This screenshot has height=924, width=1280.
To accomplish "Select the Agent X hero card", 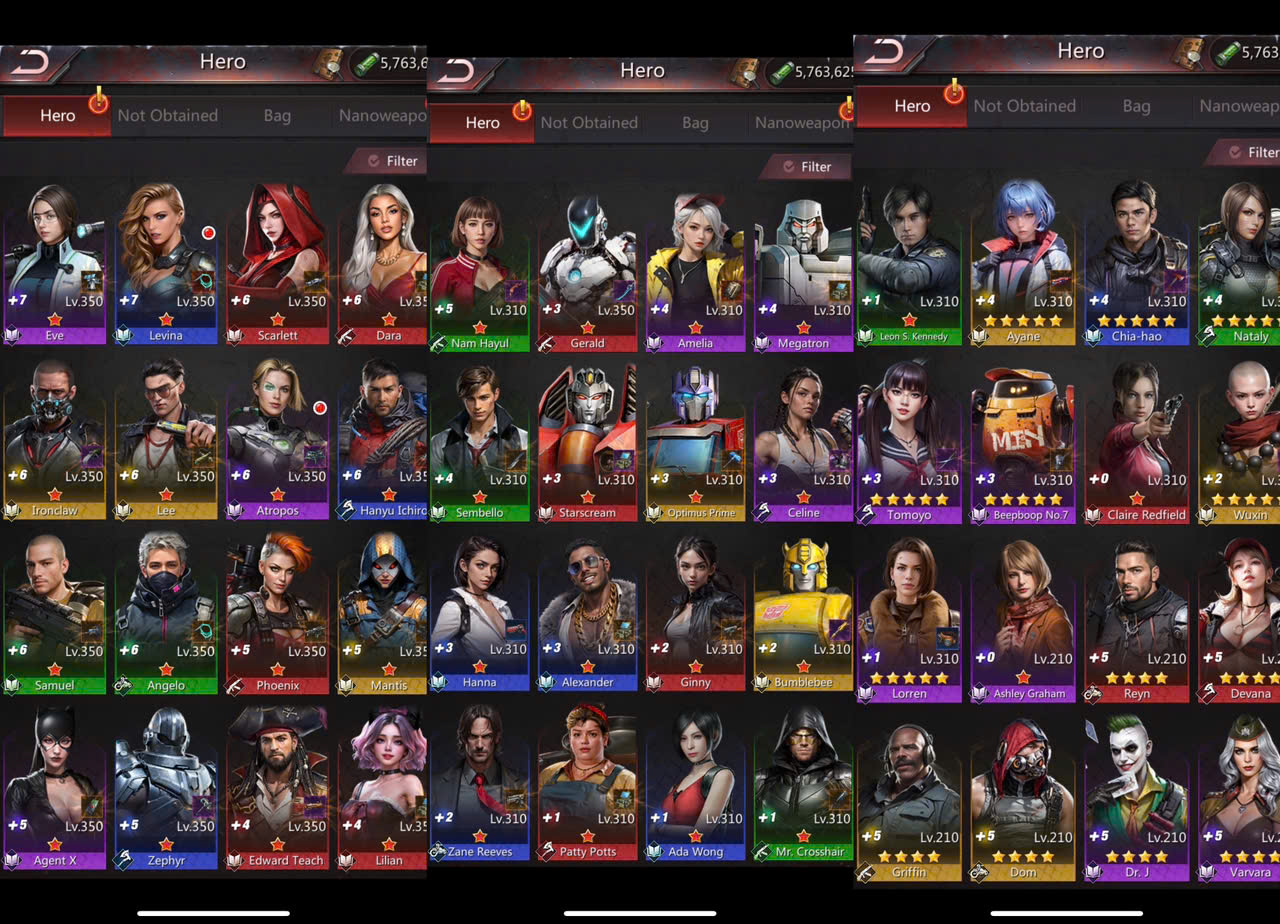I will (55, 790).
